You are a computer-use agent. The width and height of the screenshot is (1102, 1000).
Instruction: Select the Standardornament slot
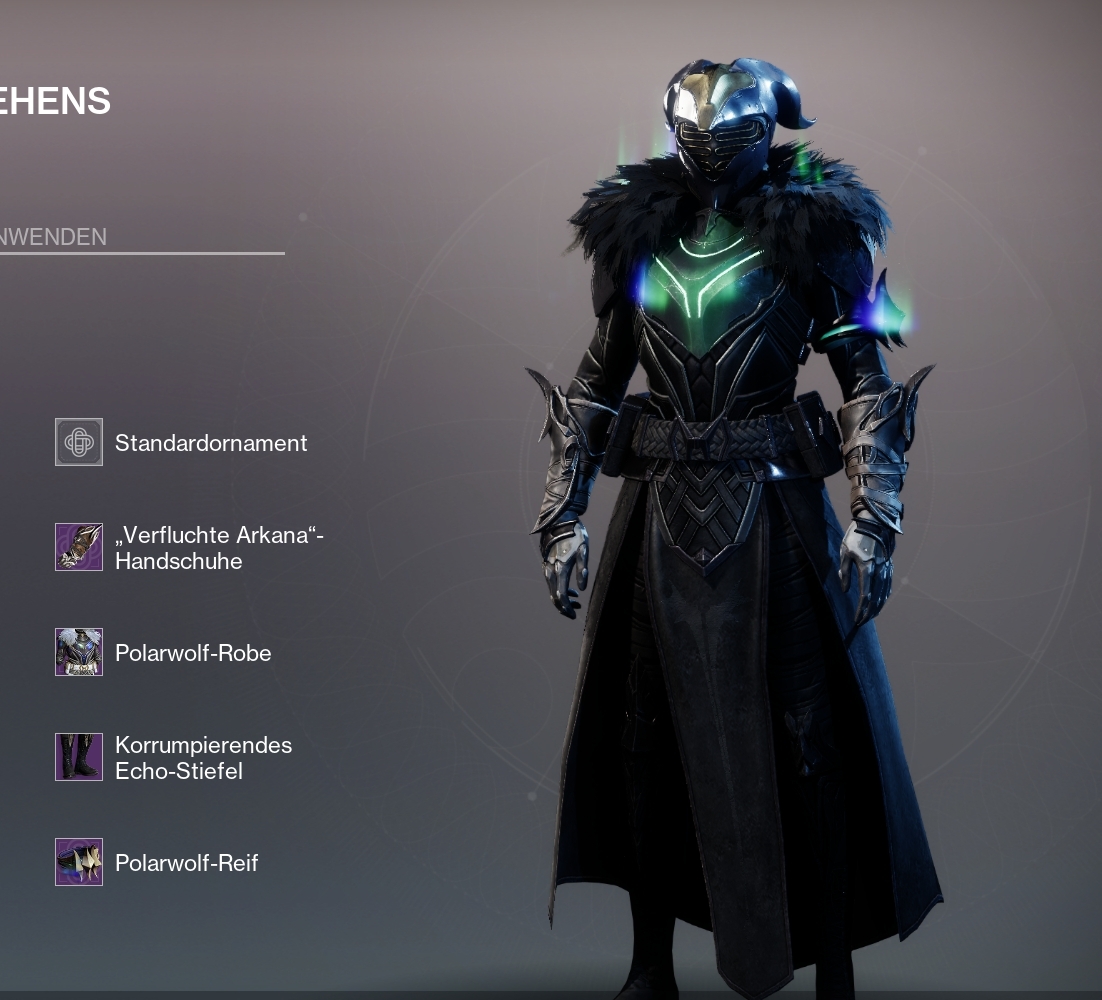(79, 442)
